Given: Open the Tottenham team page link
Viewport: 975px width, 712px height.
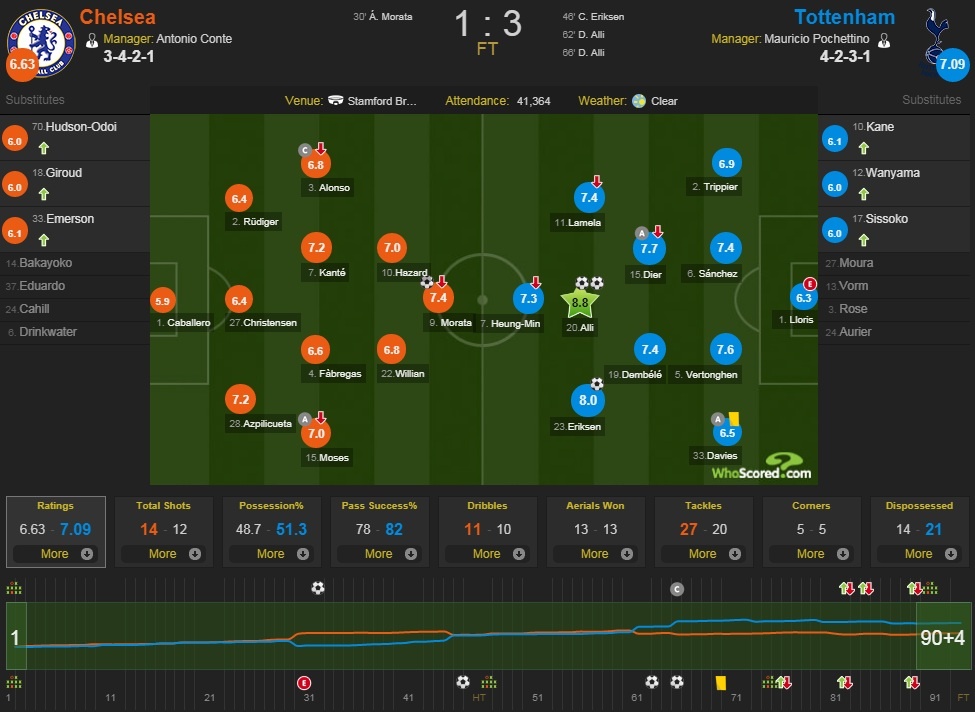Looking at the screenshot, I should pos(844,17).
